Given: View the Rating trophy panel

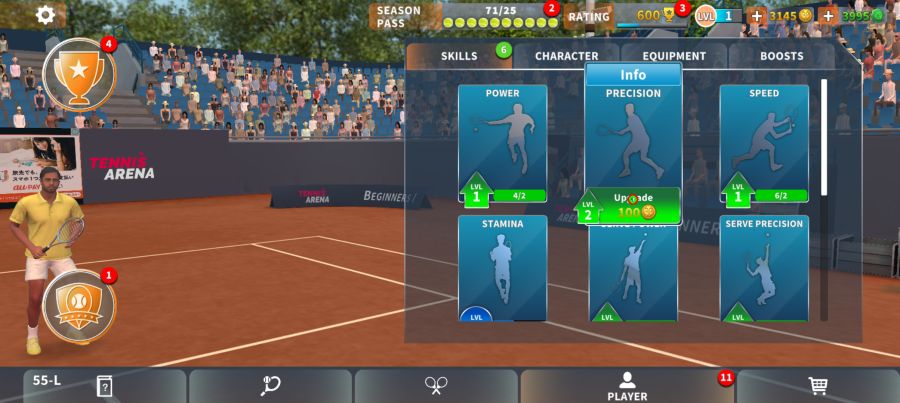Looking at the screenshot, I should coord(622,16).
